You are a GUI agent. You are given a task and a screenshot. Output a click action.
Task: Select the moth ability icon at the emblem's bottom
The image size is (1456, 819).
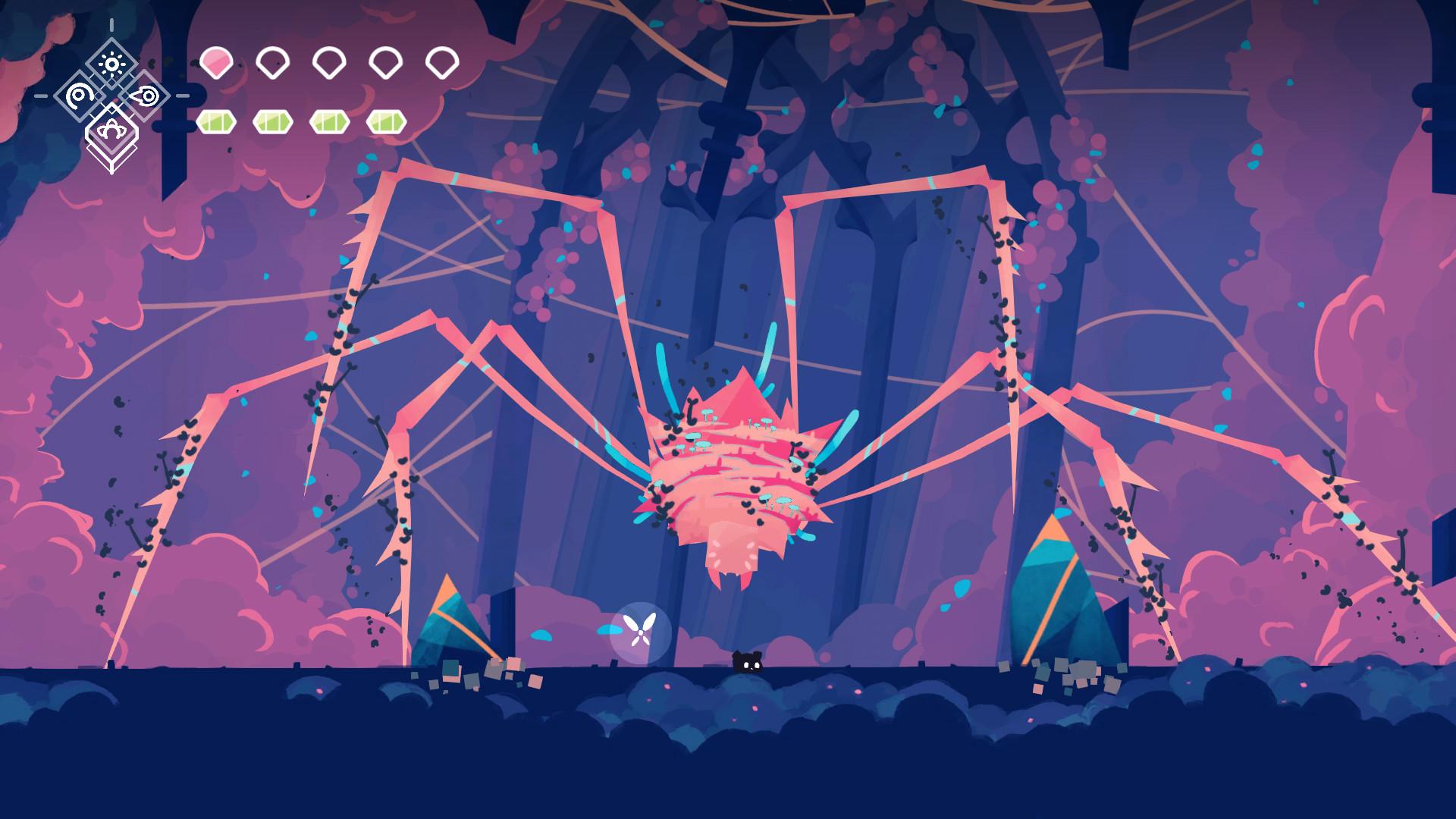[x=112, y=129]
